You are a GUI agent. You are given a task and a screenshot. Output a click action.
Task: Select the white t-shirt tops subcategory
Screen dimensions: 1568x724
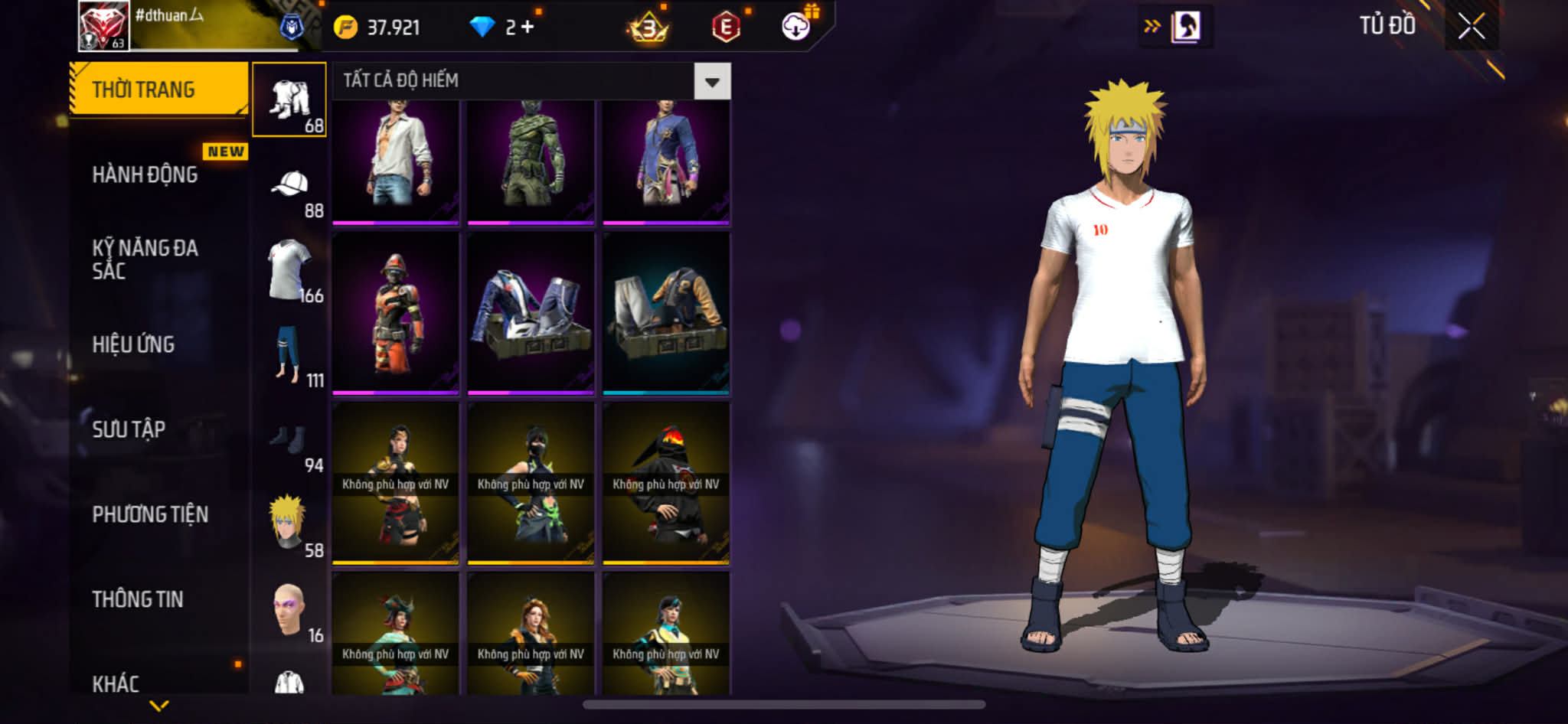(289, 270)
